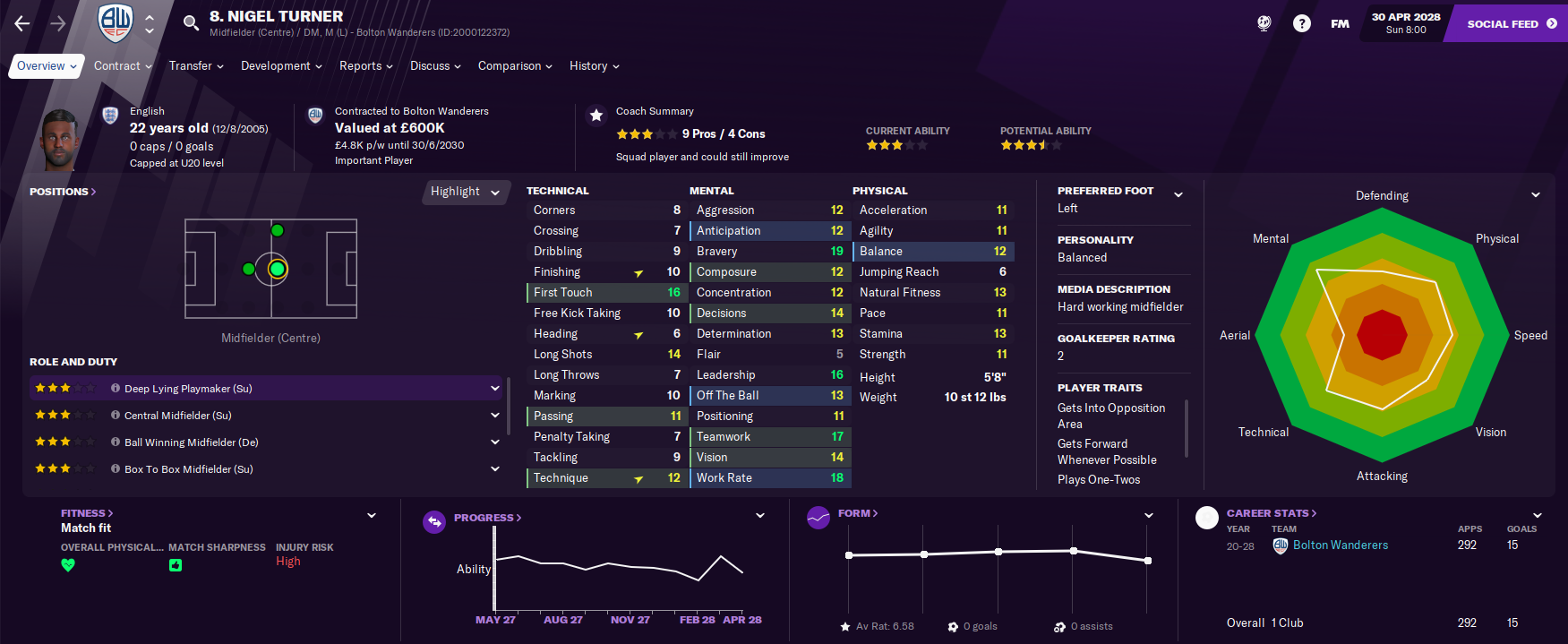Choose the Ball Winning Midfielder role
The image size is (1568, 644).
[x=192, y=442]
